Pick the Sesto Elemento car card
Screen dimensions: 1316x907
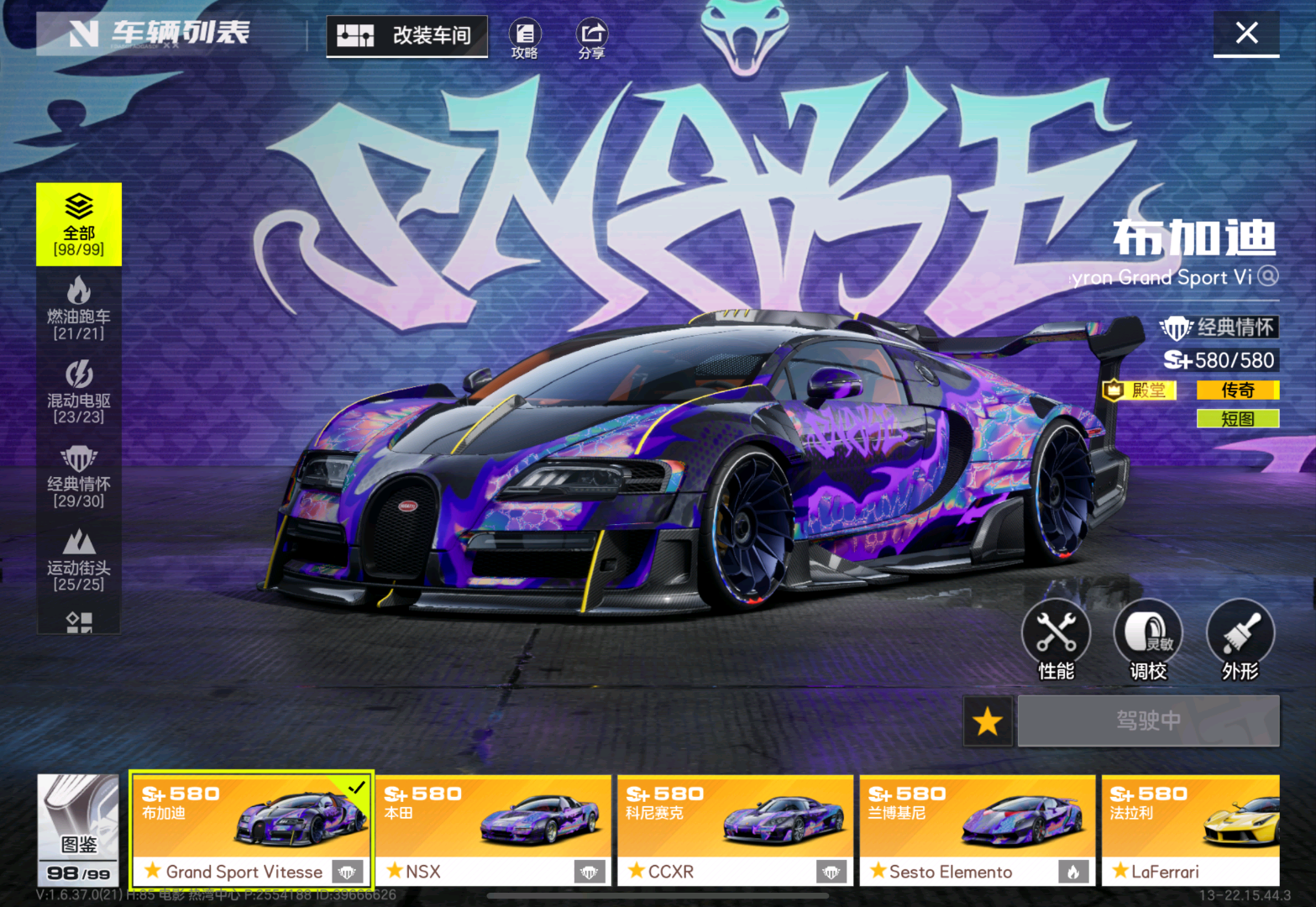coord(977,829)
